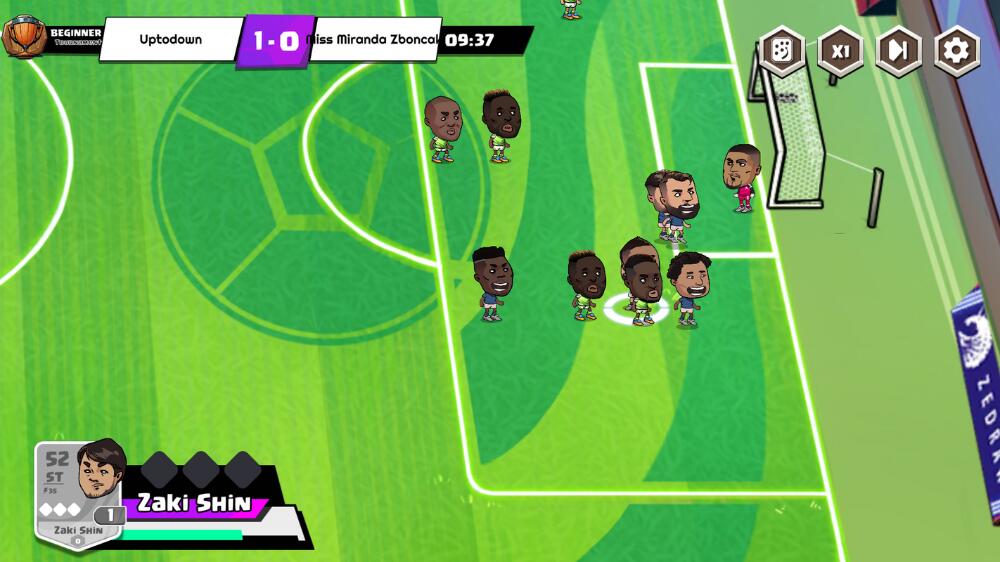
Task: Toggle the X1 game speed button
Action: pyautogui.click(x=840, y=51)
